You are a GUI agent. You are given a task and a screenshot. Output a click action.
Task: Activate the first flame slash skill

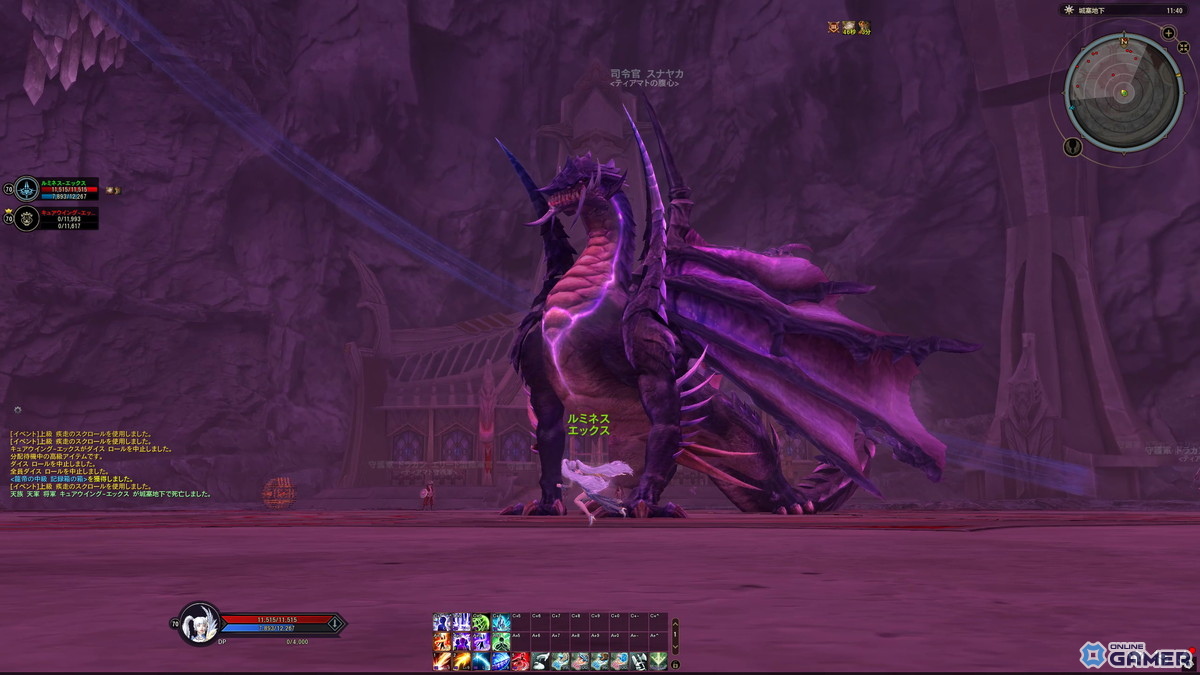click(x=442, y=661)
